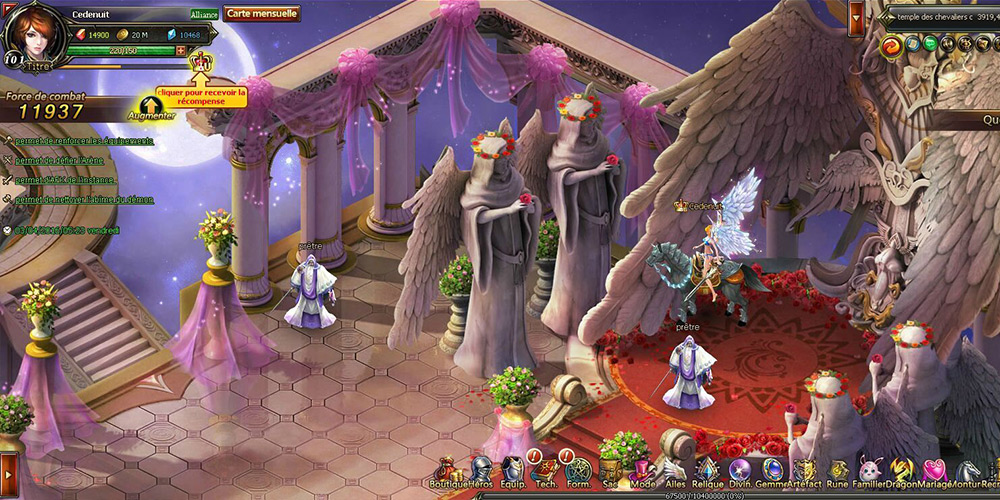Open the Mariage heart icon
Image resolution: width=1000 pixels, height=500 pixels.
tap(935, 471)
